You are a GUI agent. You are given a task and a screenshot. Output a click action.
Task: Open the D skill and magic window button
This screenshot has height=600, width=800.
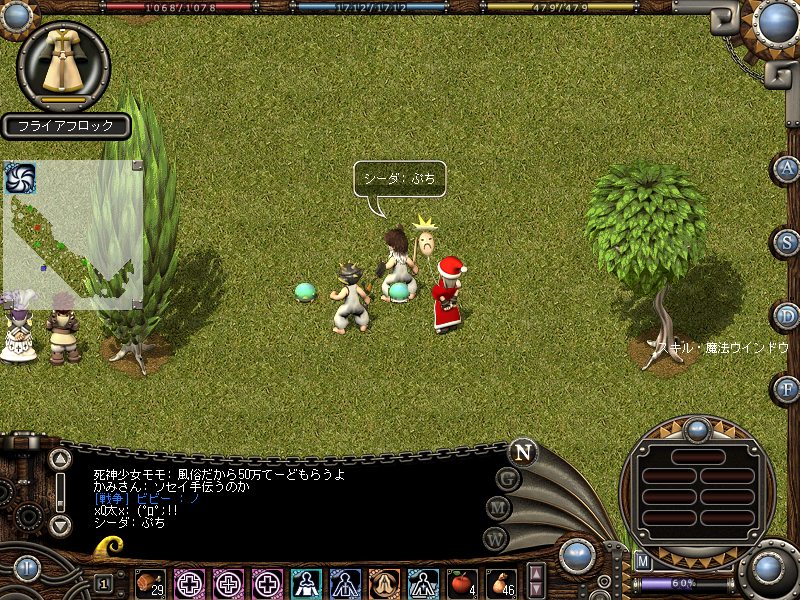[787, 316]
